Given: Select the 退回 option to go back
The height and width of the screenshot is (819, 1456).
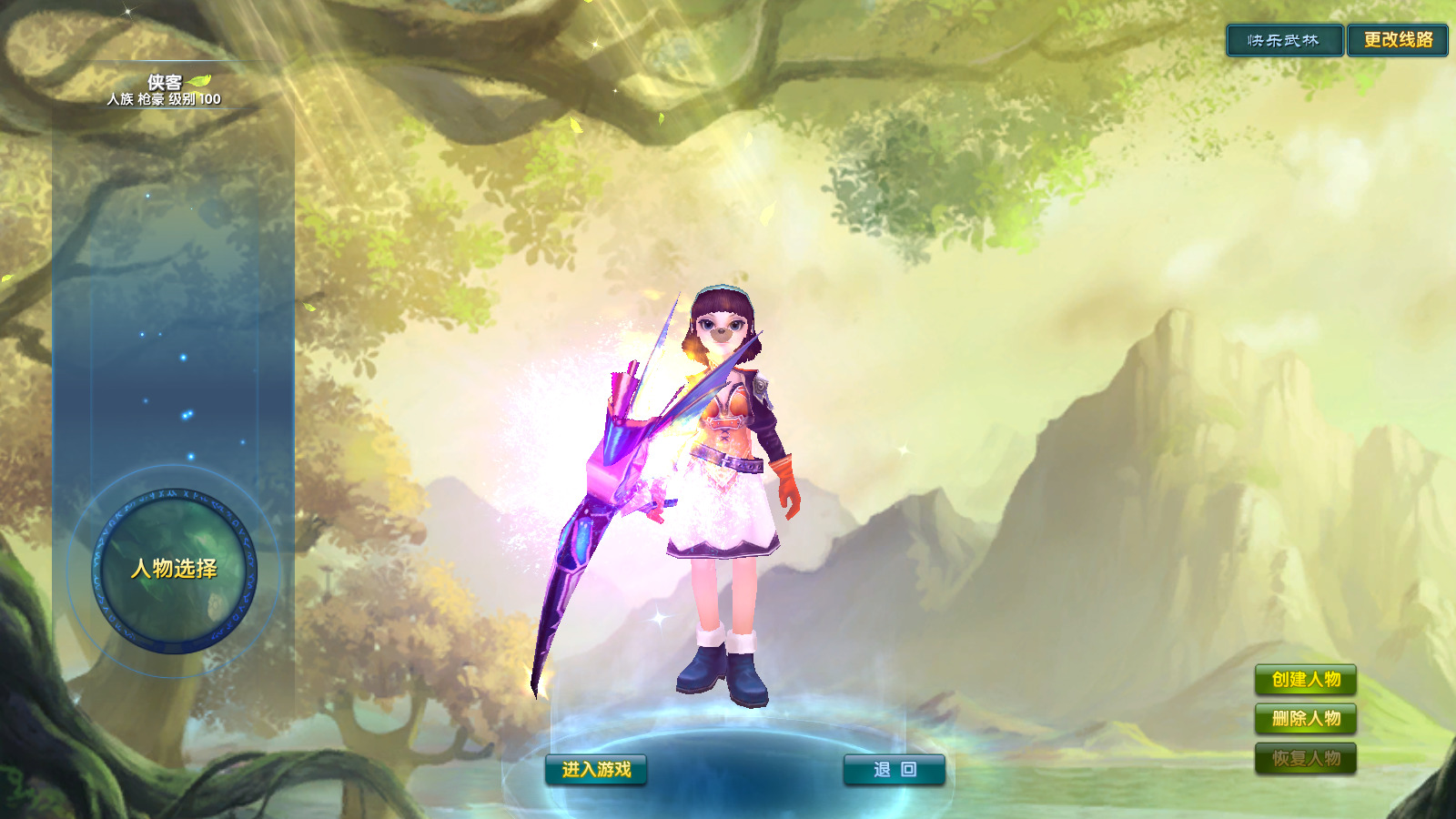Looking at the screenshot, I should coord(896,767).
